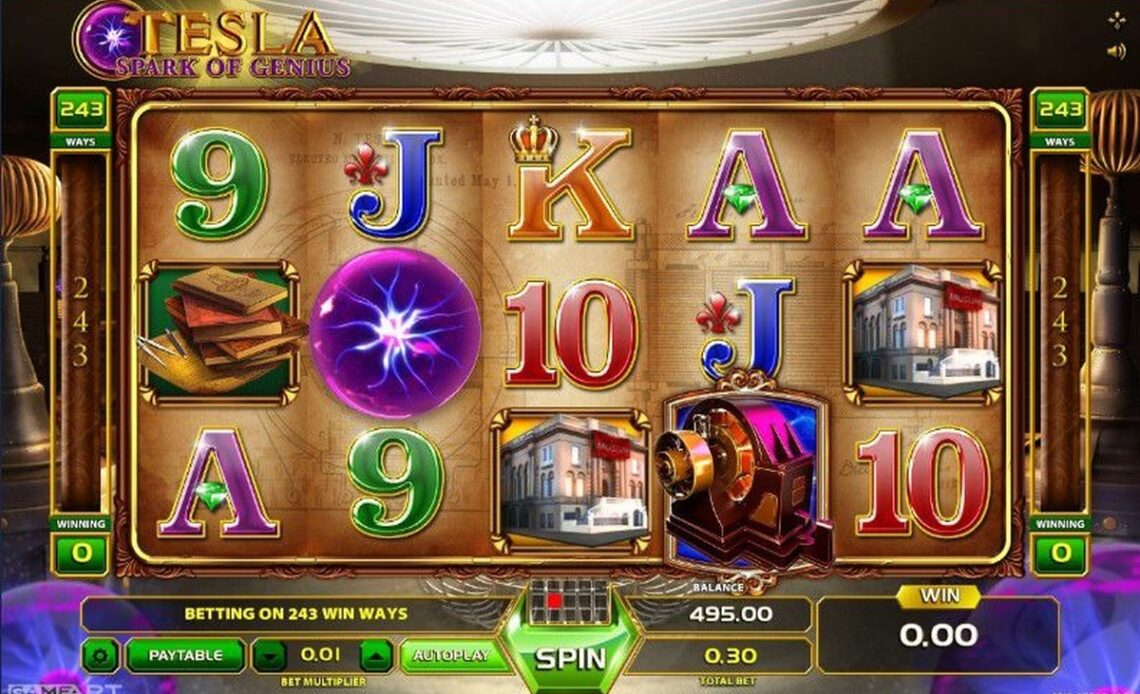This screenshot has width=1140, height=694.
Task: Open settings via the gear icon
Action: click(101, 656)
